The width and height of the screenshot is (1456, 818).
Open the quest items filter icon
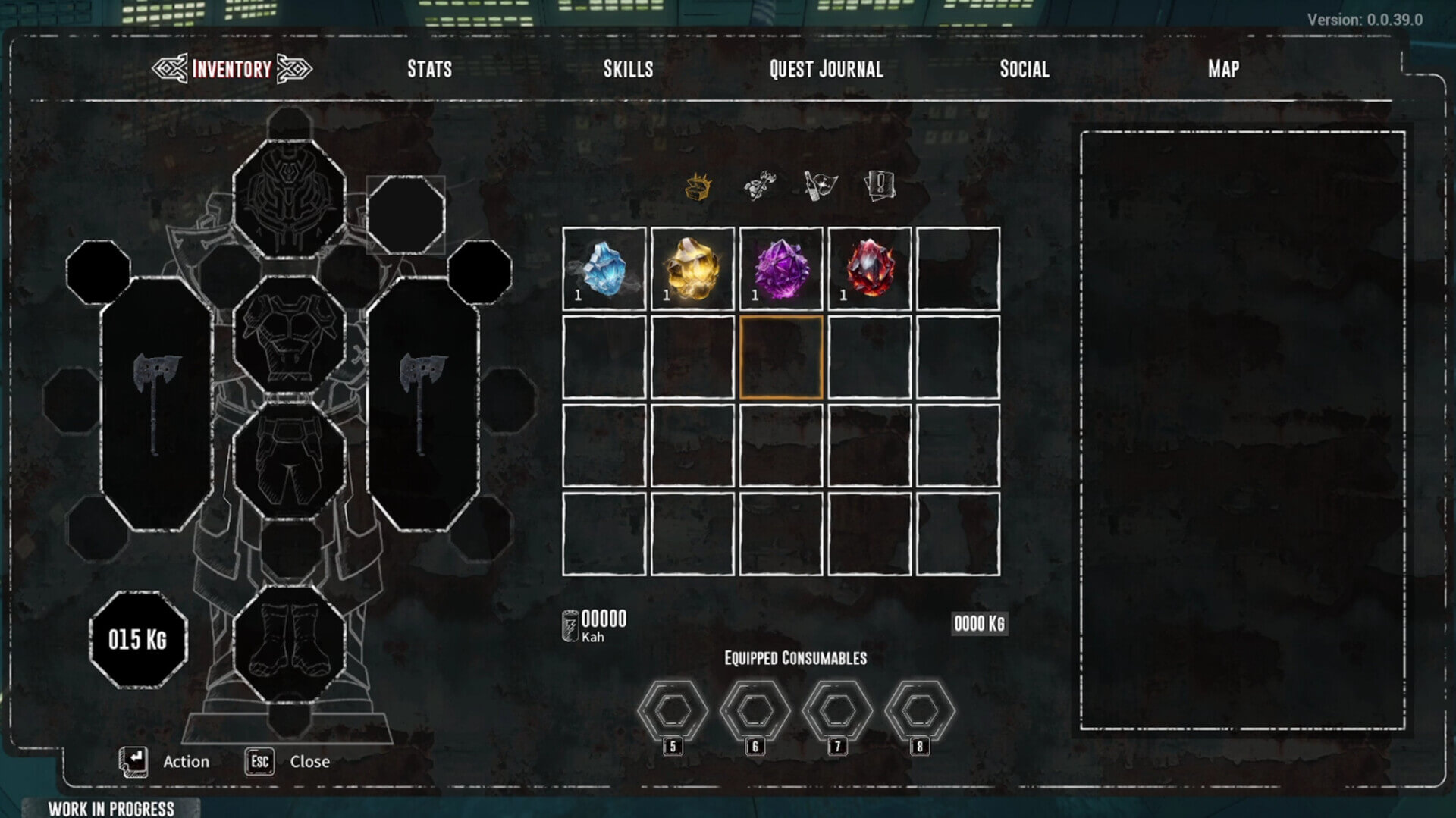pos(878,184)
